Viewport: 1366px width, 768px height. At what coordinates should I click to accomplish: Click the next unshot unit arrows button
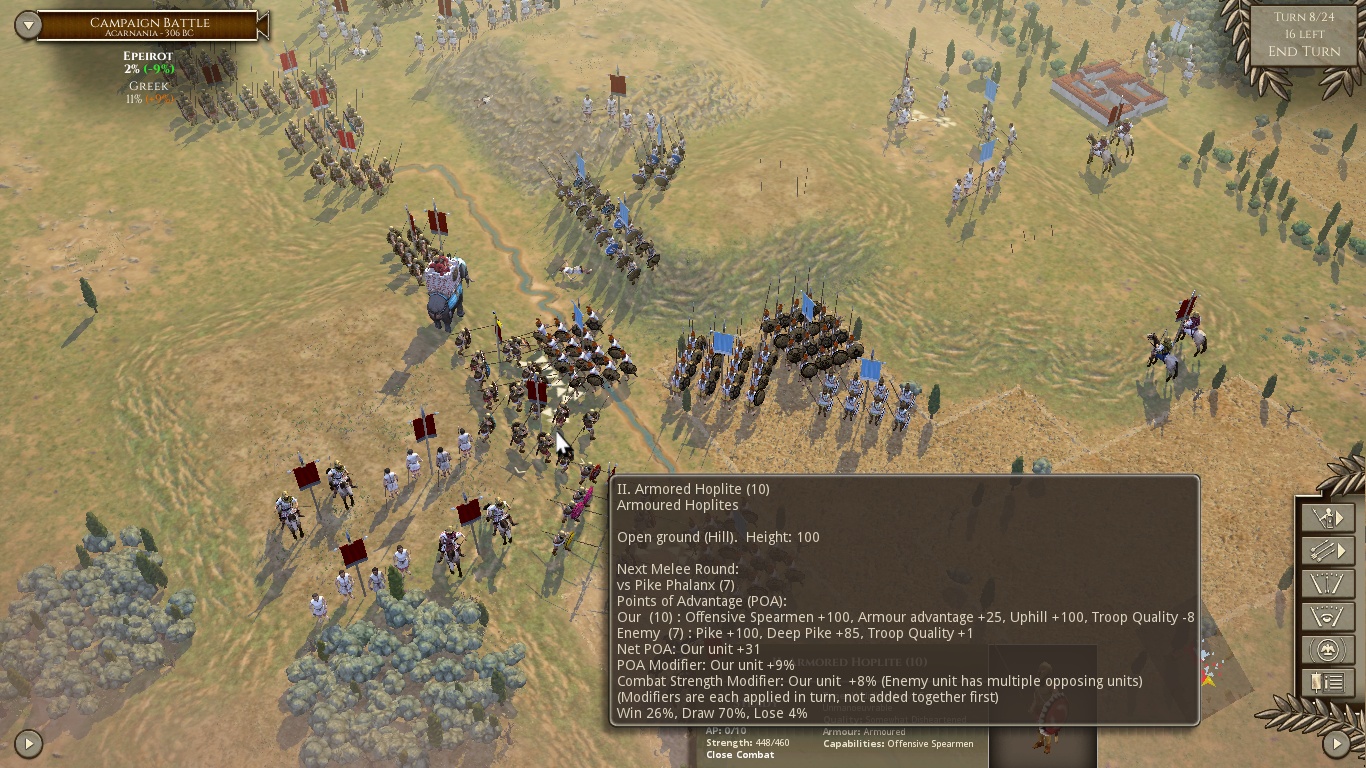pyautogui.click(x=1327, y=550)
